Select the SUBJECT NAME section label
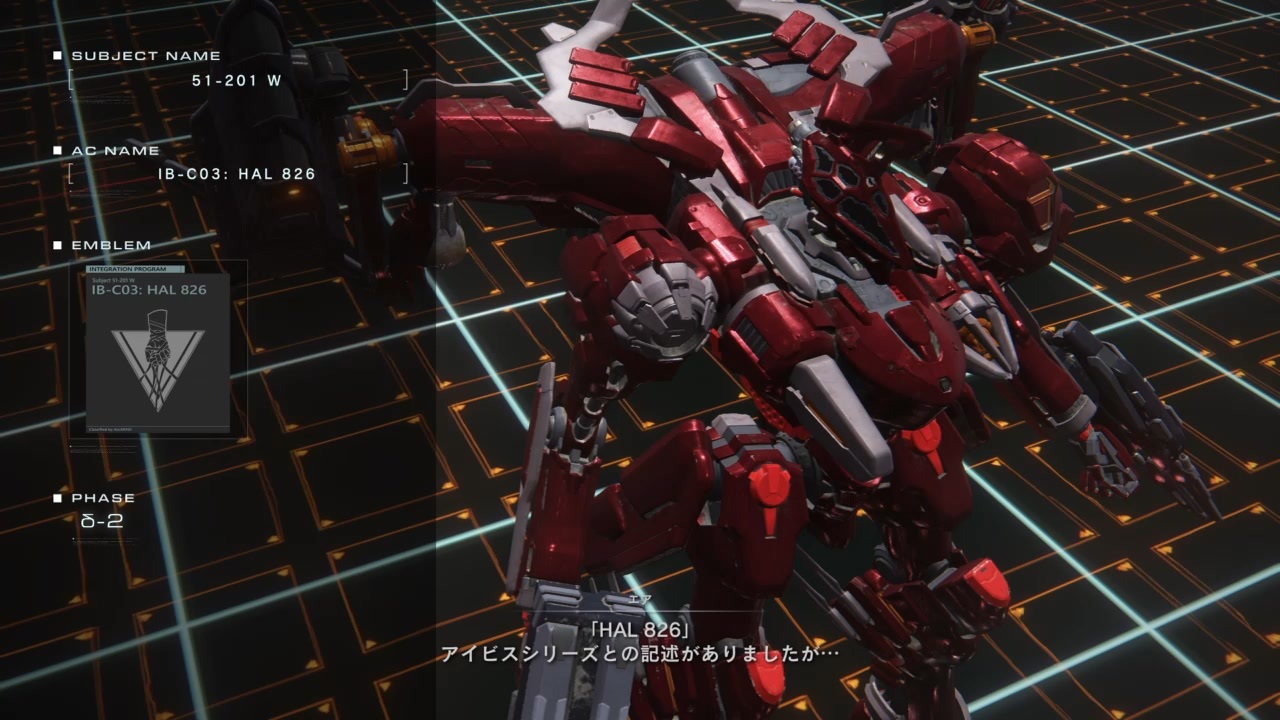This screenshot has height=720, width=1280. 145,56
